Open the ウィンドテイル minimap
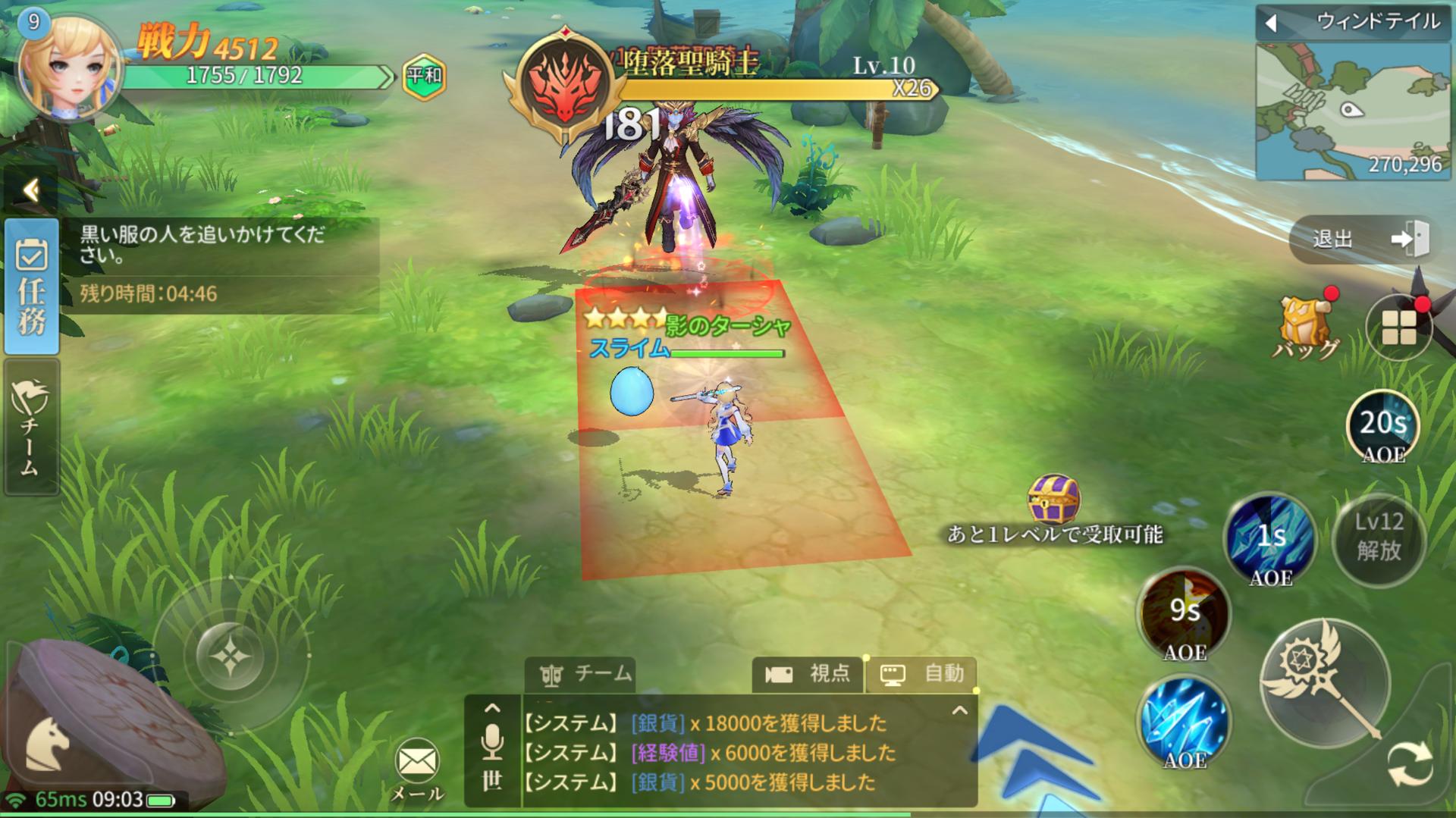The image size is (1456, 818). [x=1352, y=111]
